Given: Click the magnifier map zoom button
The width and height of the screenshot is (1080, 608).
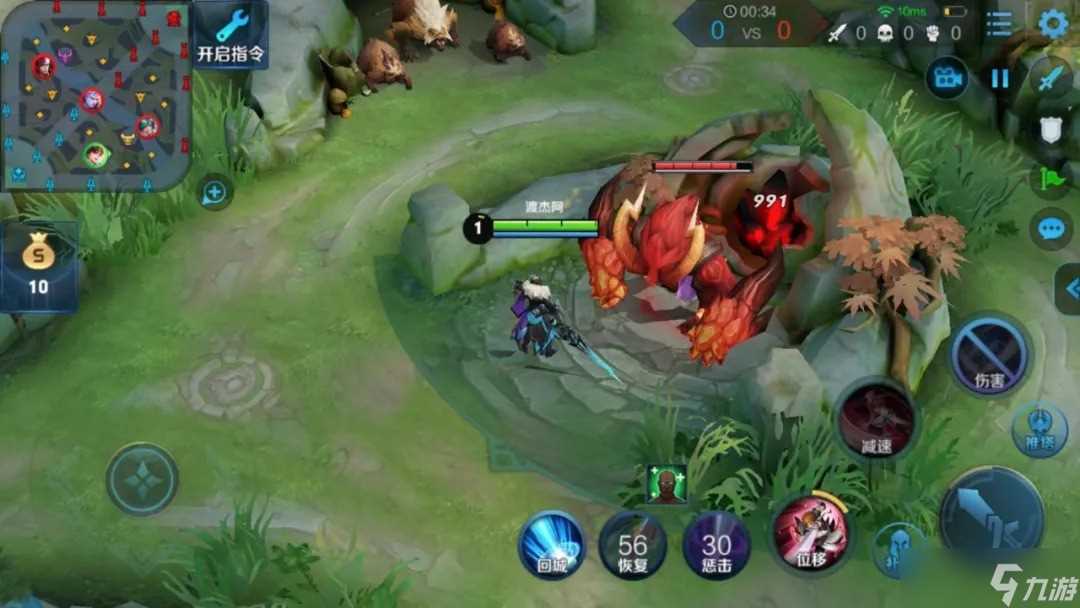Looking at the screenshot, I should (x=216, y=191).
